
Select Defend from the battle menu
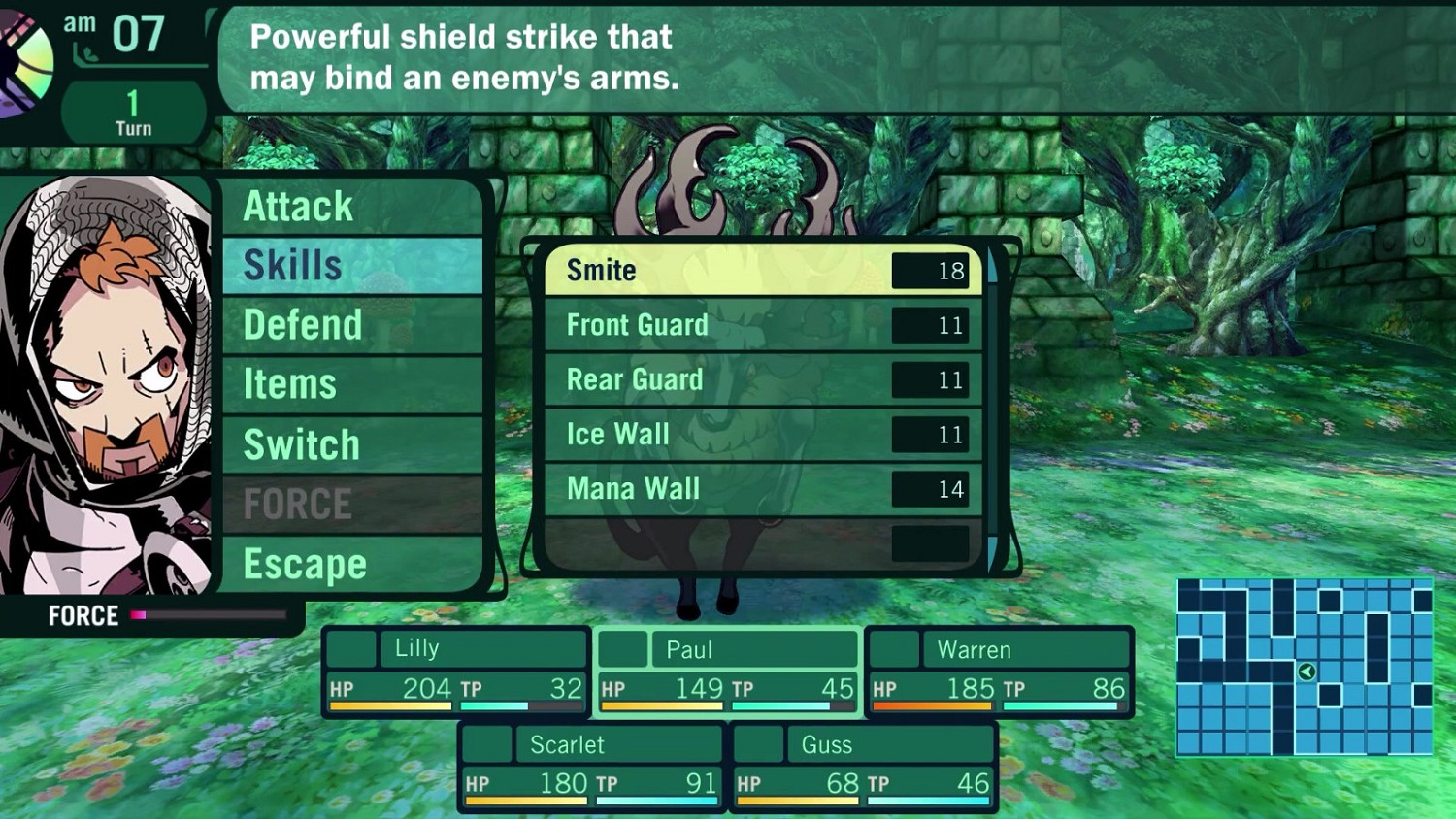tap(351, 325)
